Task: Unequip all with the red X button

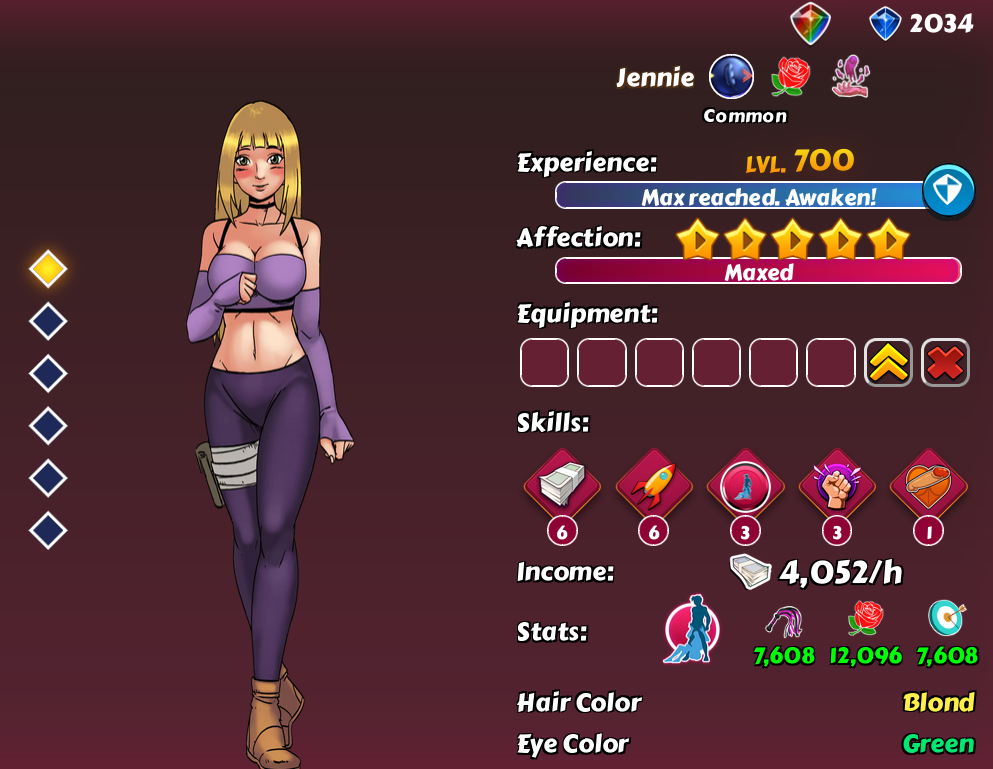Action: click(x=945, y=362)
